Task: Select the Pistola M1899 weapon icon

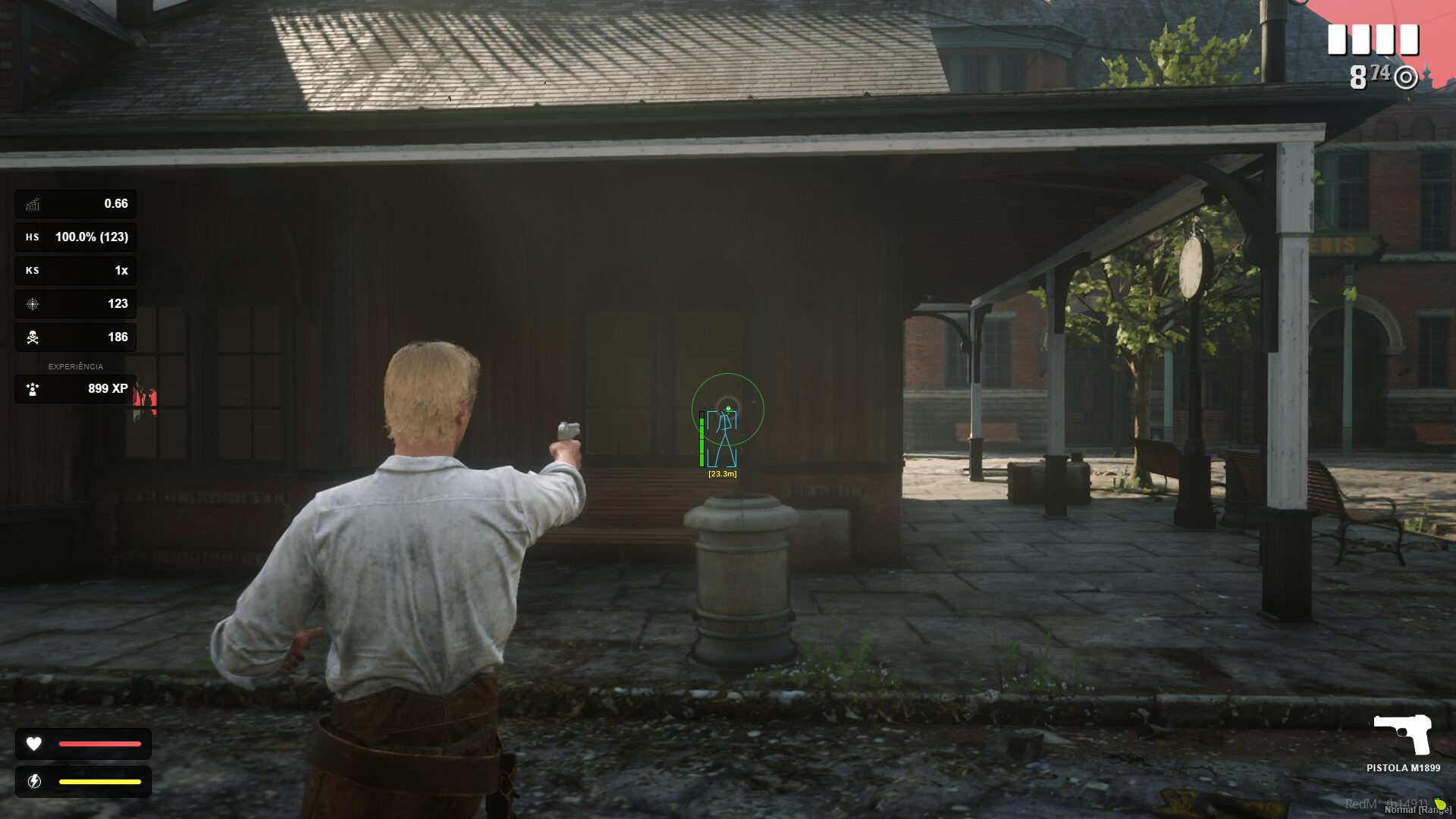Action: (x=1403, y=734)
